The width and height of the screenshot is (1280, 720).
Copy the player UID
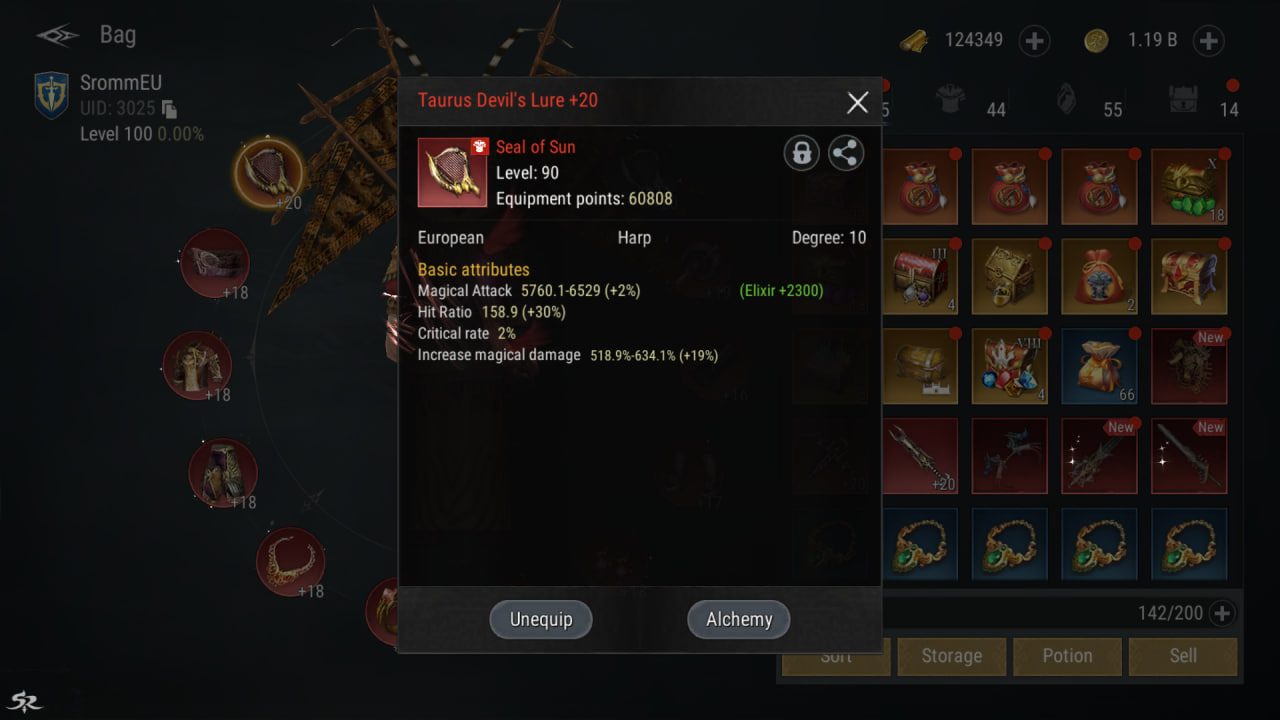coord(170,109)
